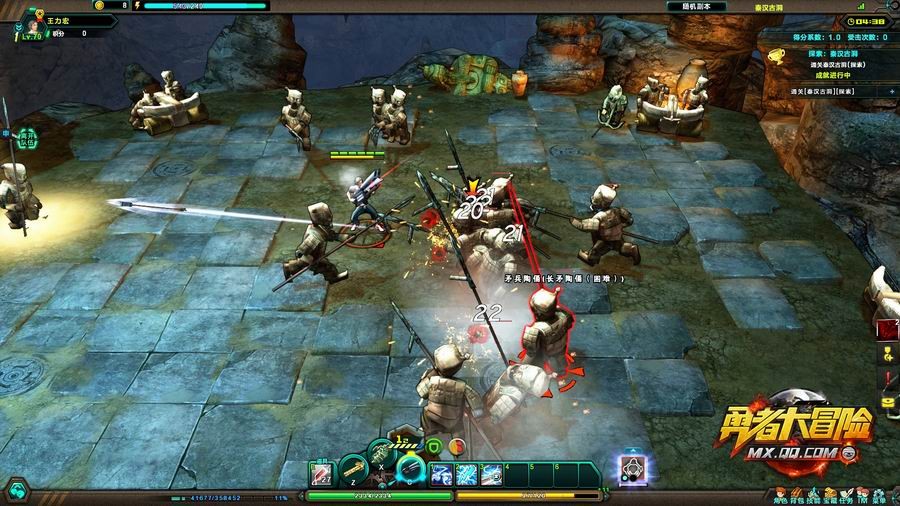Open the 背包 bag menu
Image resolution: width=900 pixels, height=506 pixels.
(x=798, y=495)
